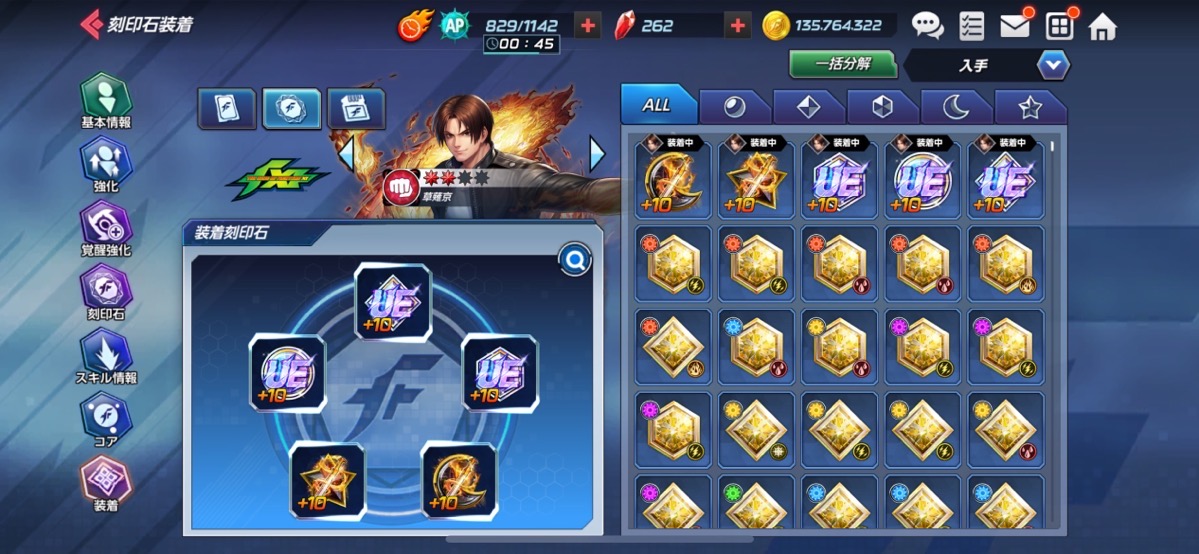Open the mail envelope icon
The width and height of the screenshot is (1199, 554).
pos(1015,26)
